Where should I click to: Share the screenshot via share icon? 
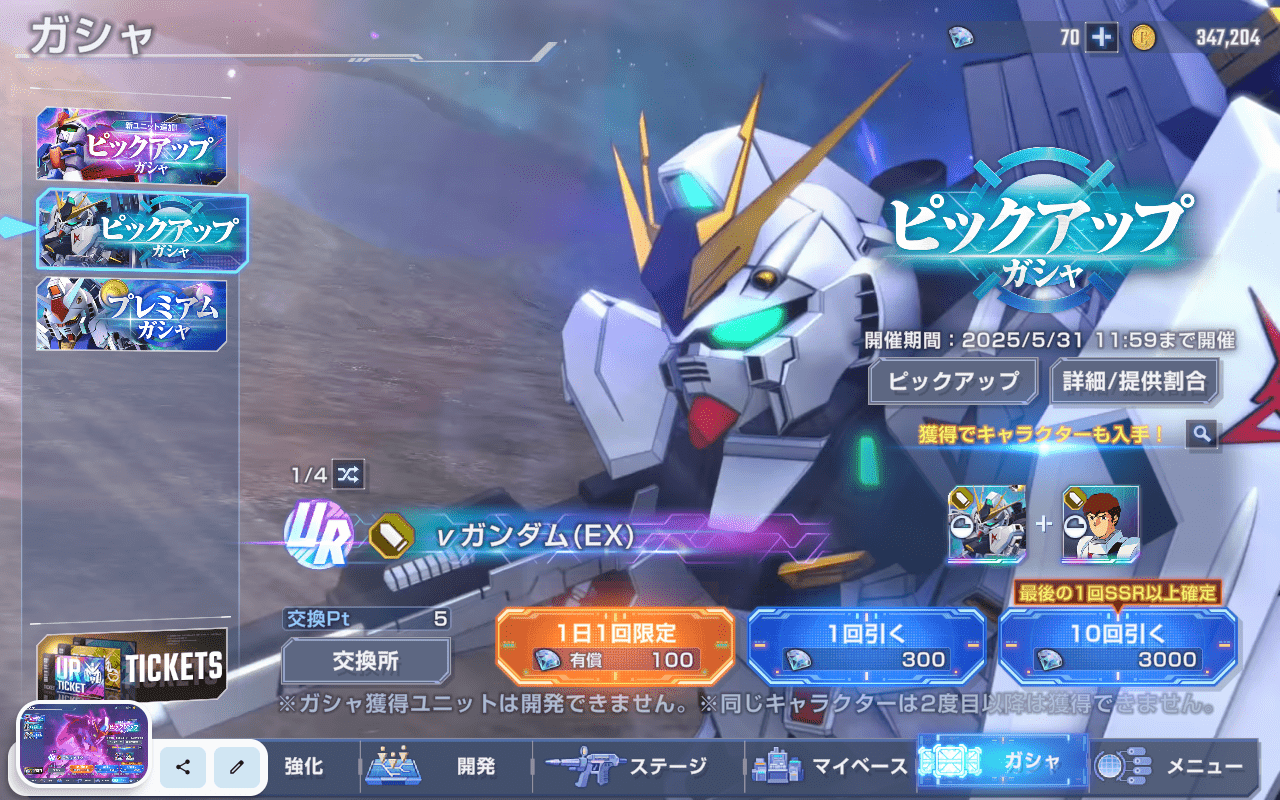point(183,767)
